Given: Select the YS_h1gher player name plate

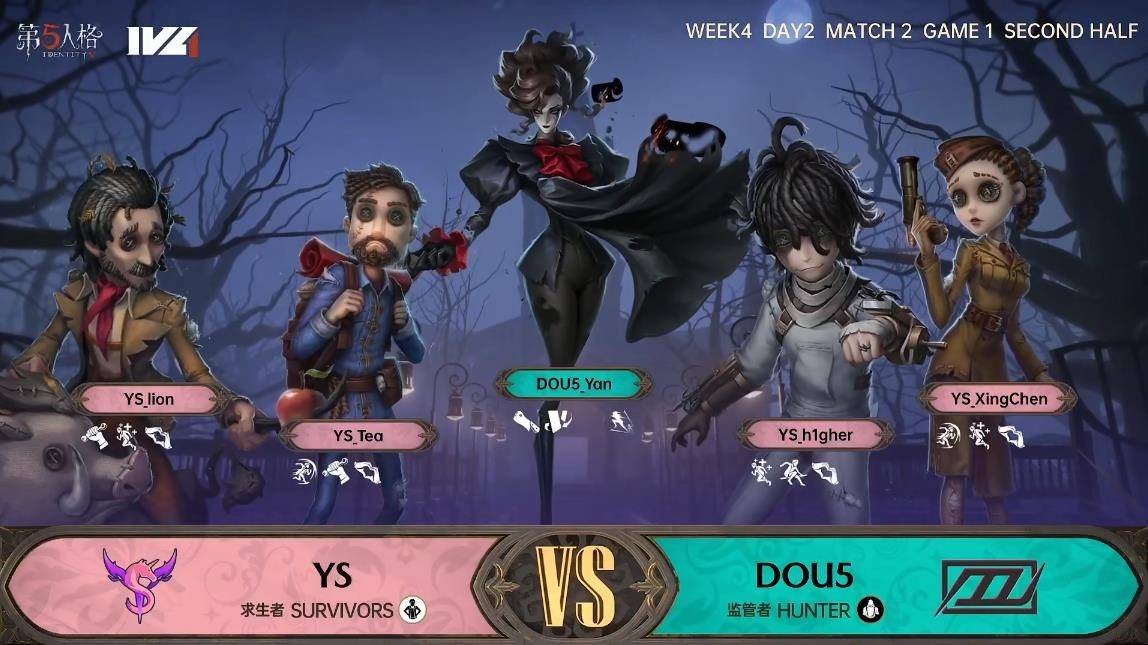Looking at the screenshot, I should [x=815, y=434].
